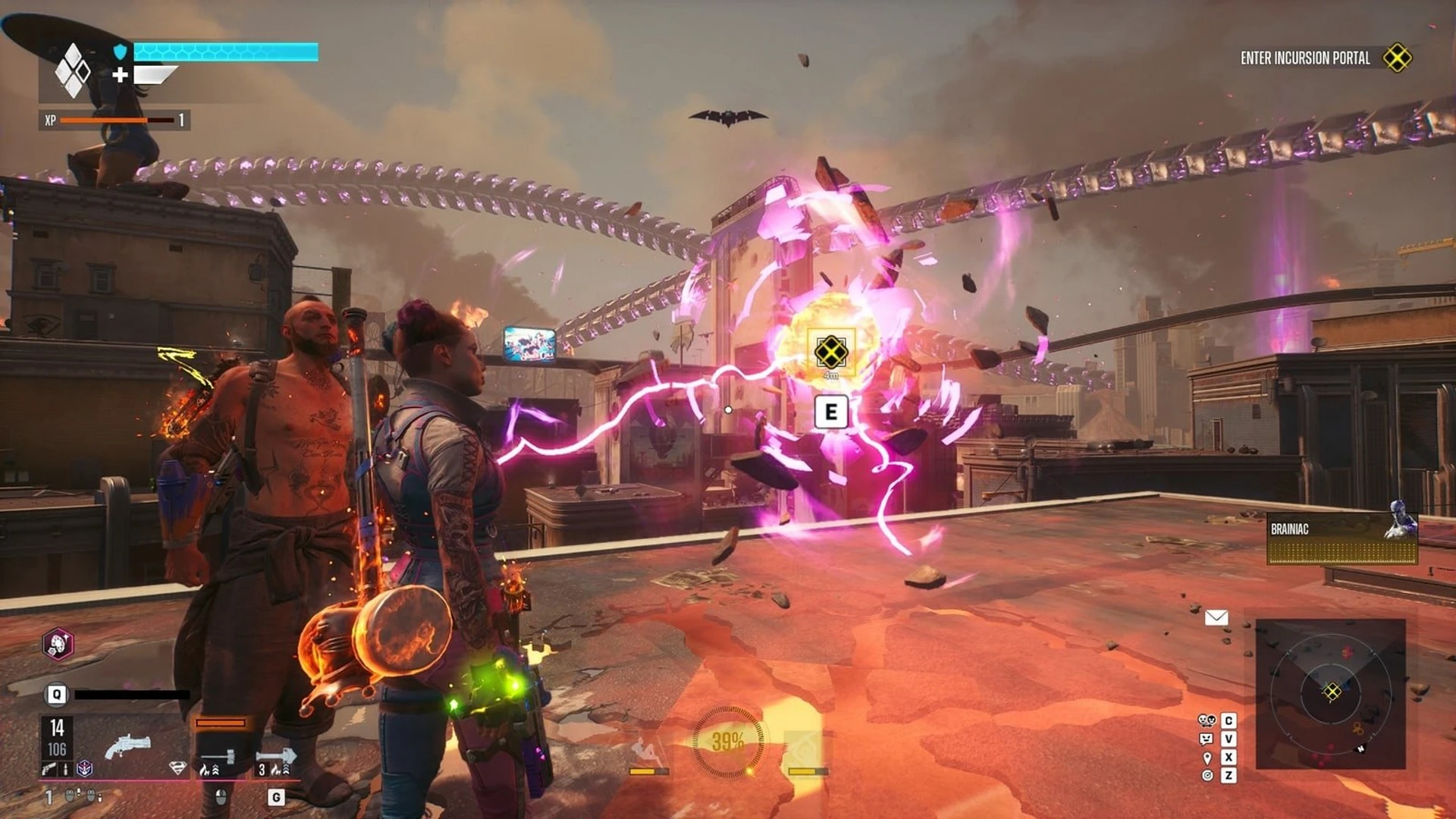Click the purple hexagon weapon perk badge

[85, 769]
